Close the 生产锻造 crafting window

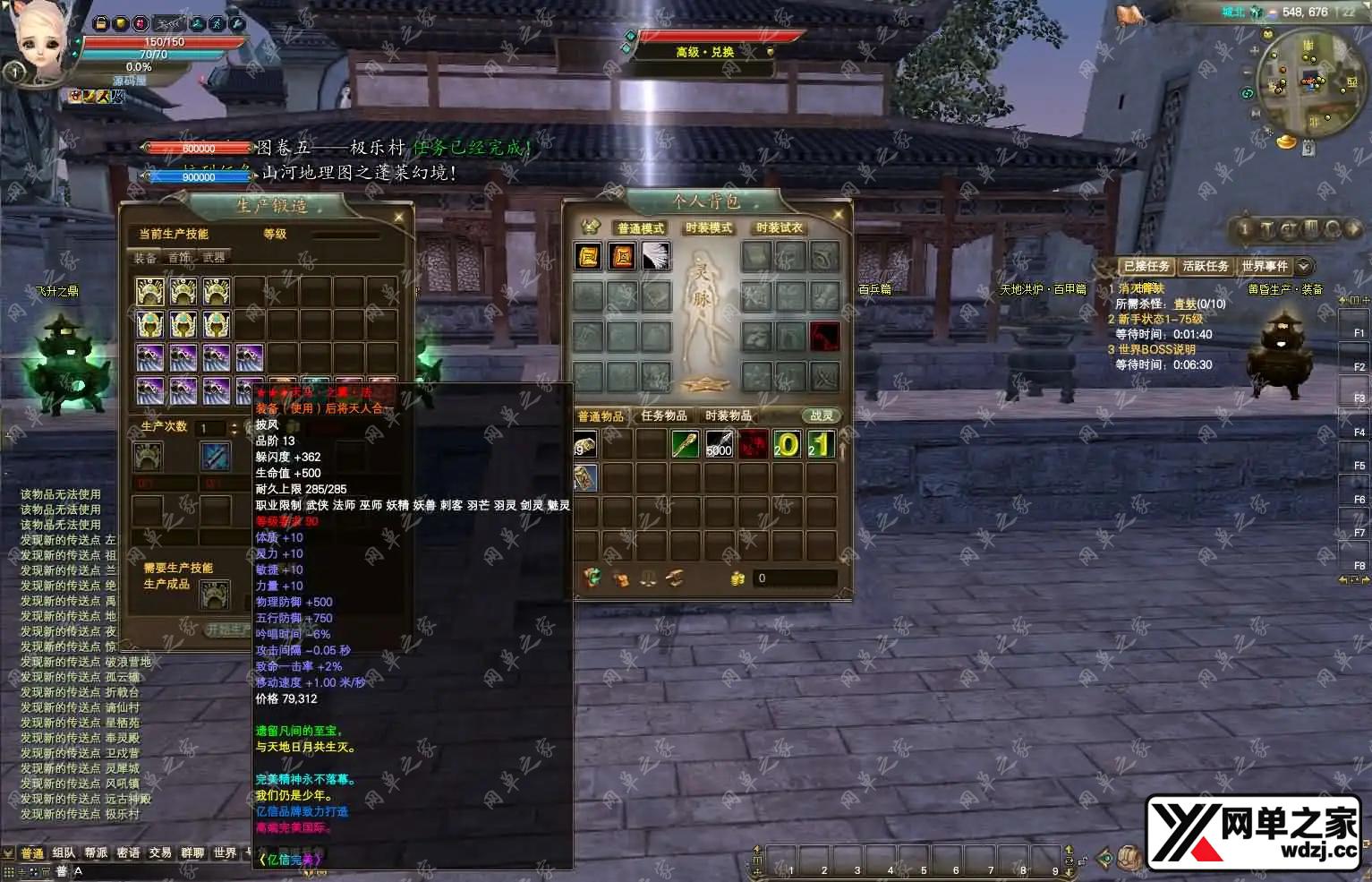point(399,217)
